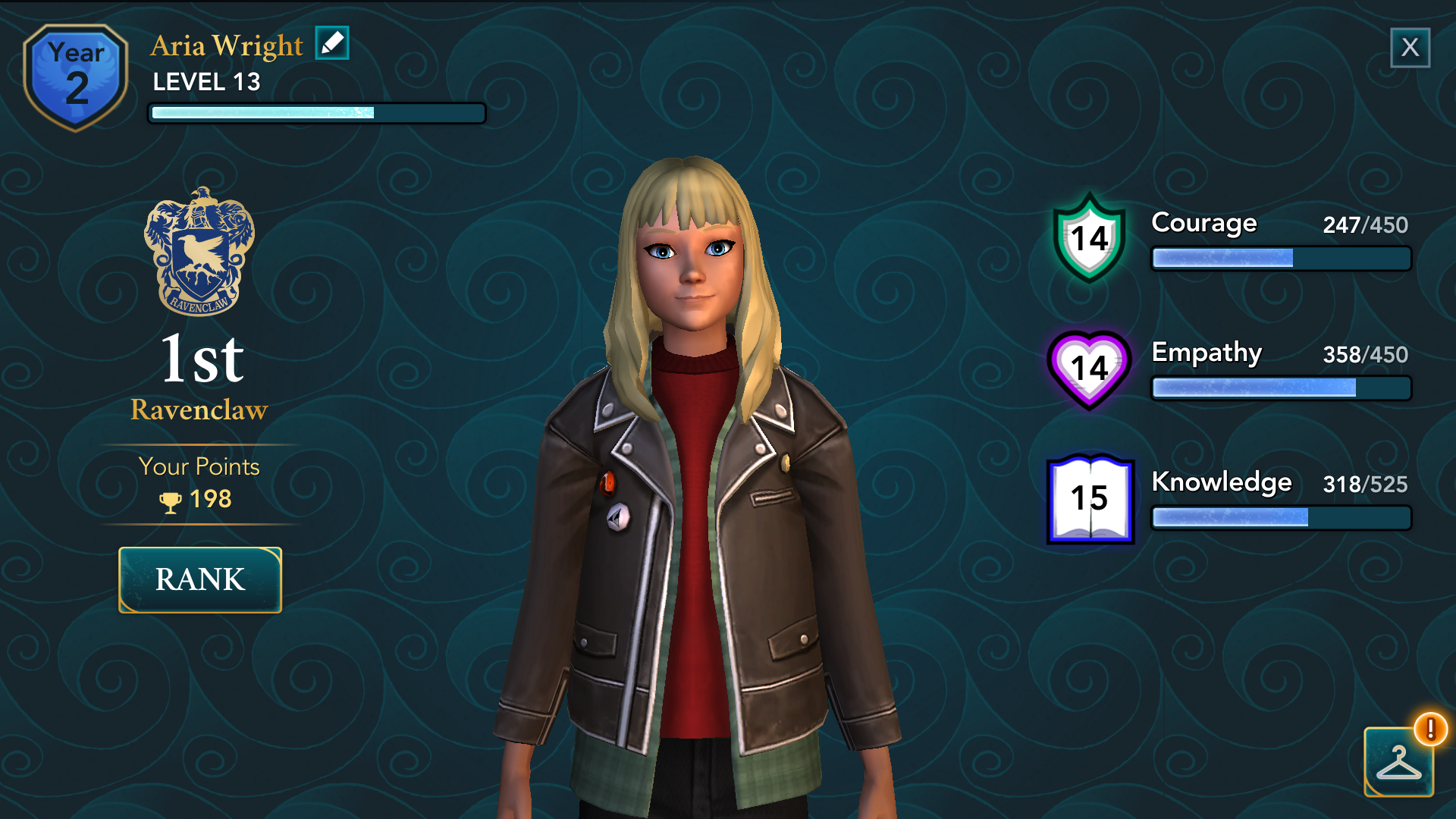This screenshot has height=819, width=1456.
Task: Edit the name Aria Wright
Action: coord(332,43)
